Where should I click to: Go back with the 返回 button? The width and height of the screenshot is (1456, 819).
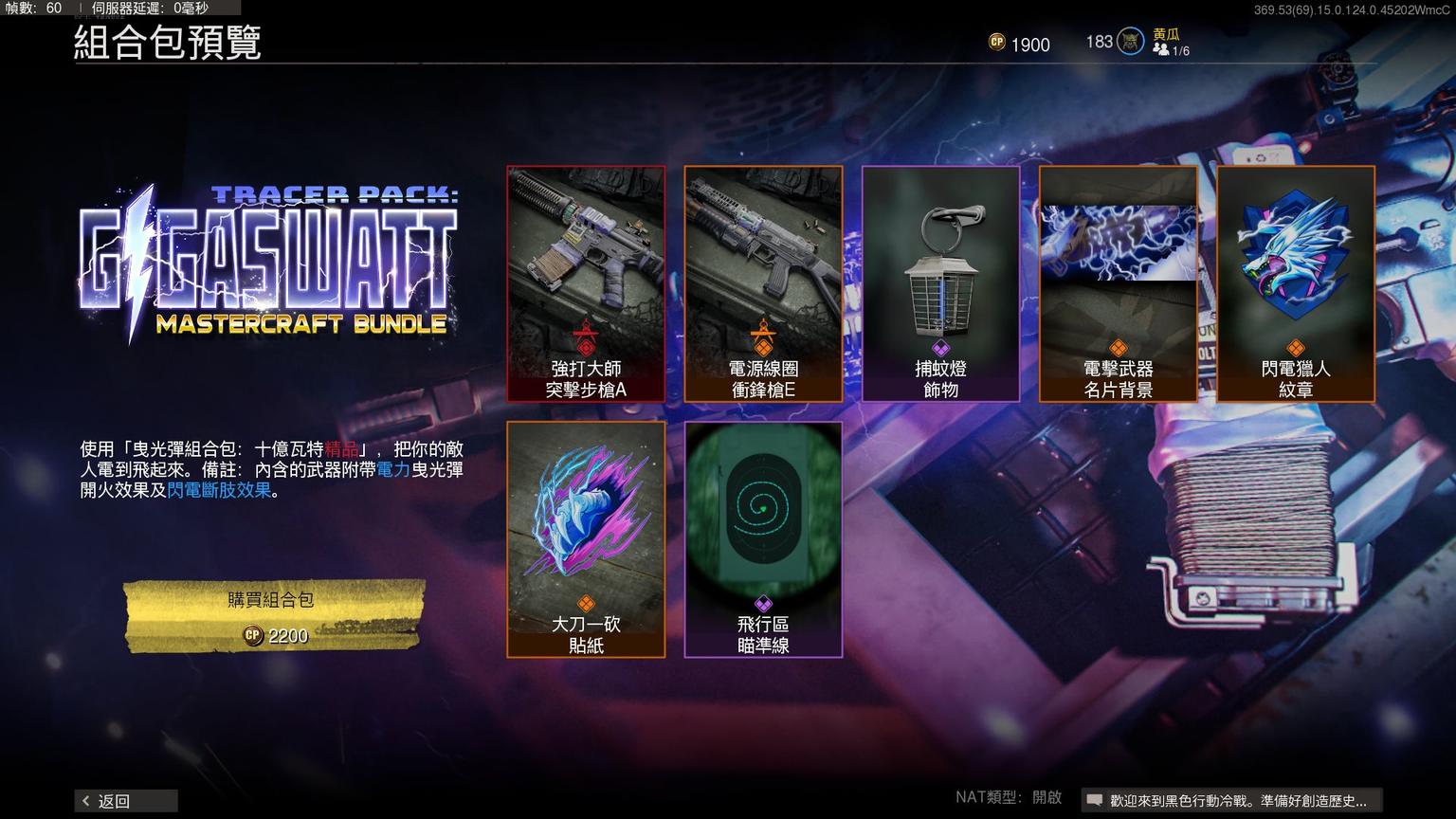(125, 801)
